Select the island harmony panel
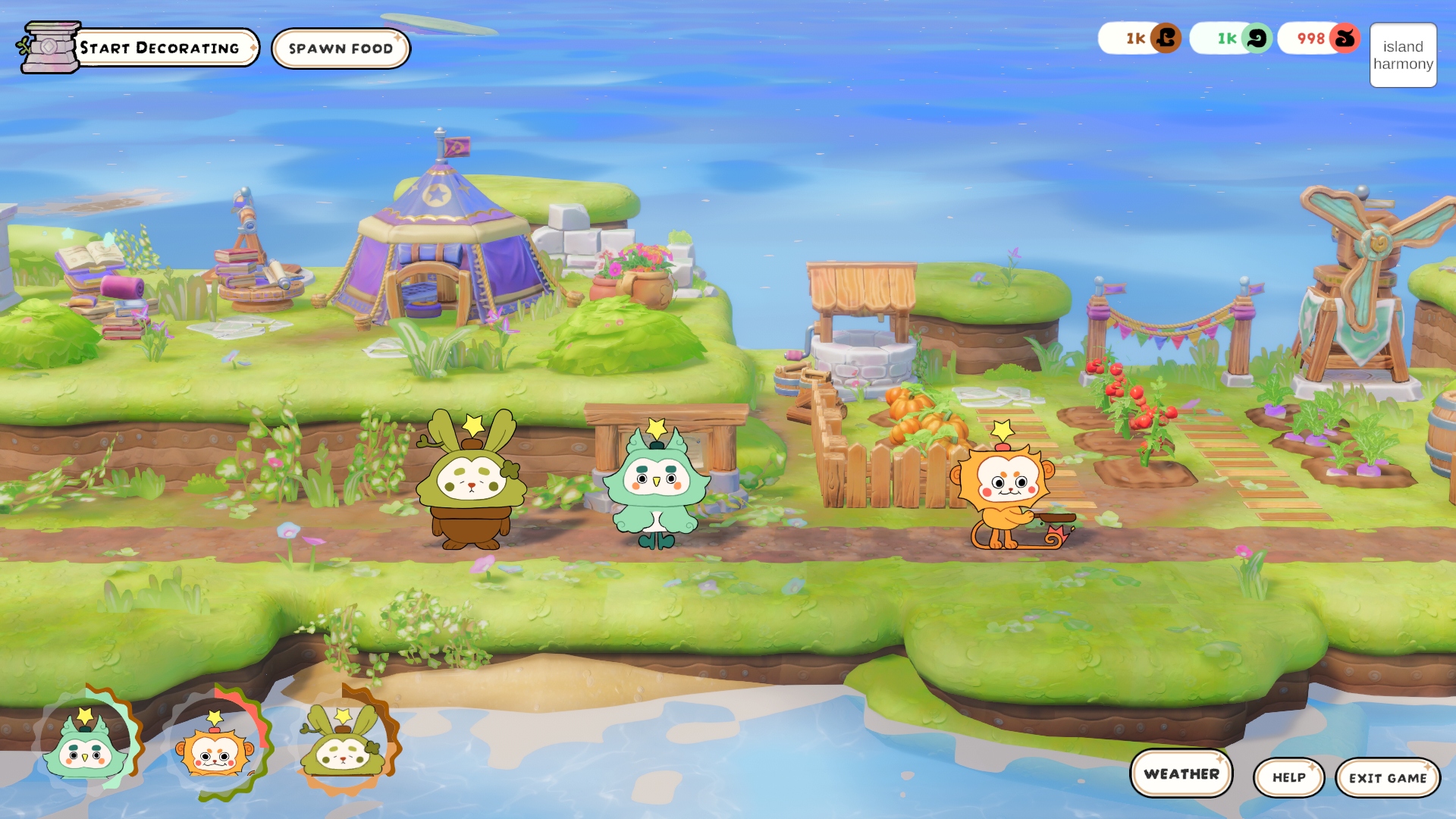 pos(1403,55)
